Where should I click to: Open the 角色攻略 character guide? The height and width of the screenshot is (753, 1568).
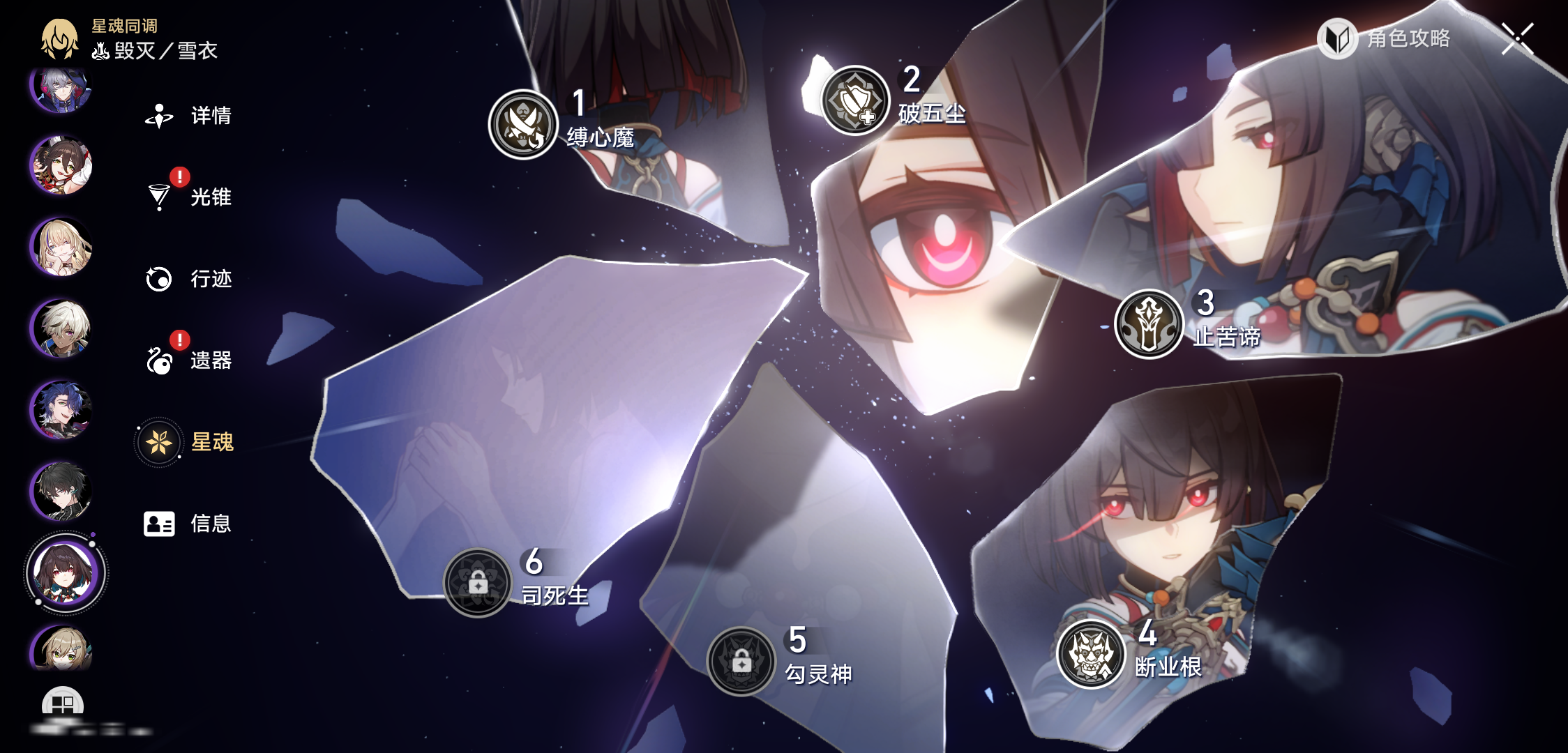[x=1385, y=38]
